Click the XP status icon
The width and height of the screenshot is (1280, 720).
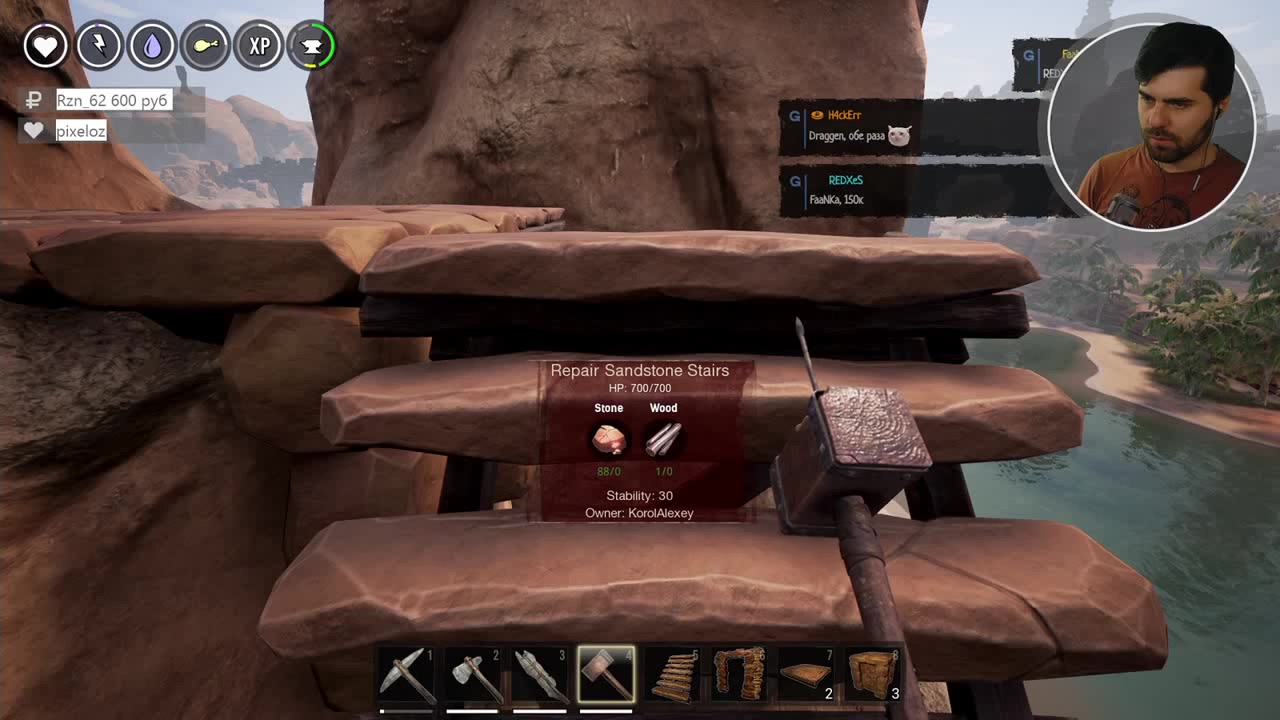(x=259, y=46)
